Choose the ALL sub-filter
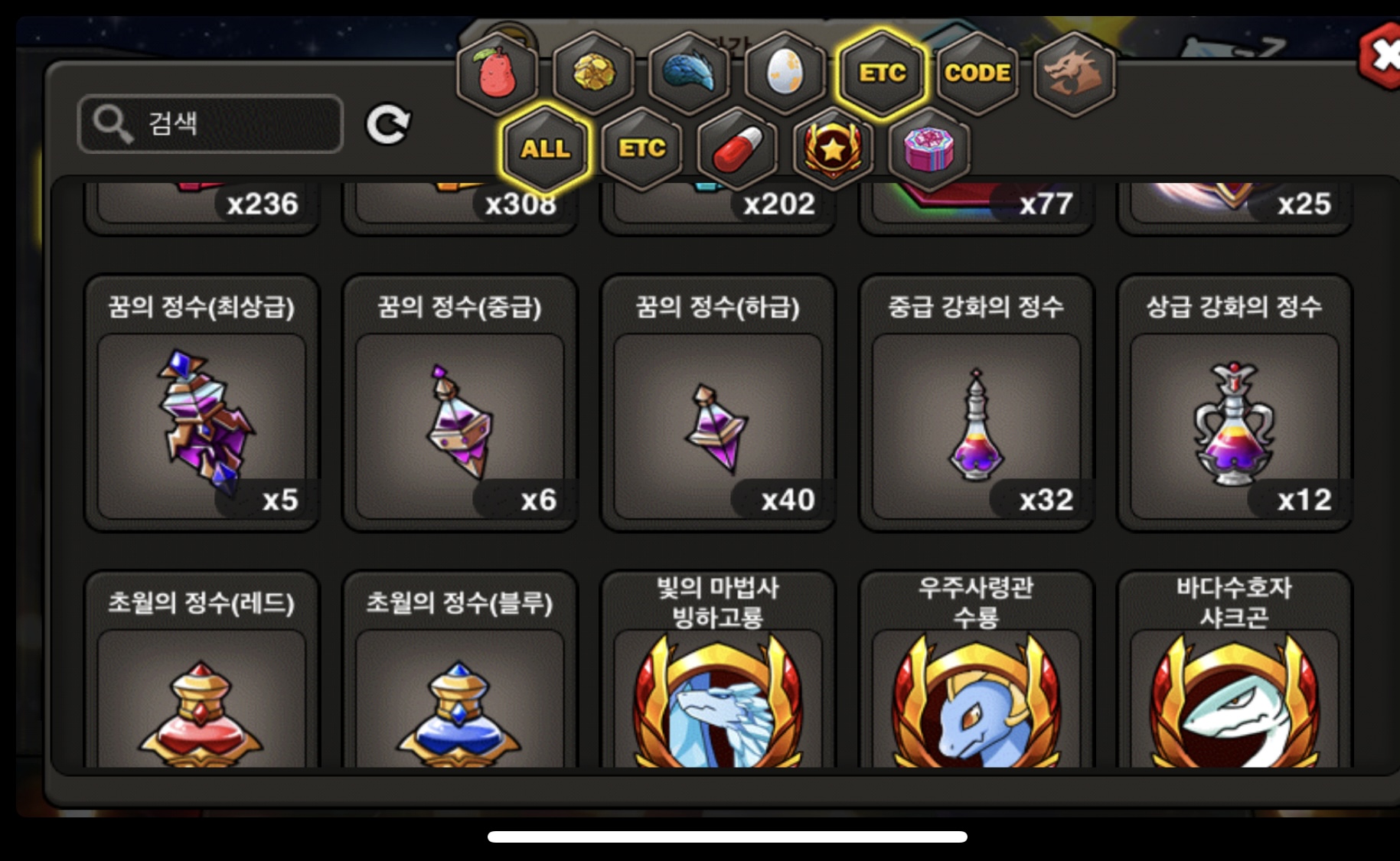 tap(545, 148)
